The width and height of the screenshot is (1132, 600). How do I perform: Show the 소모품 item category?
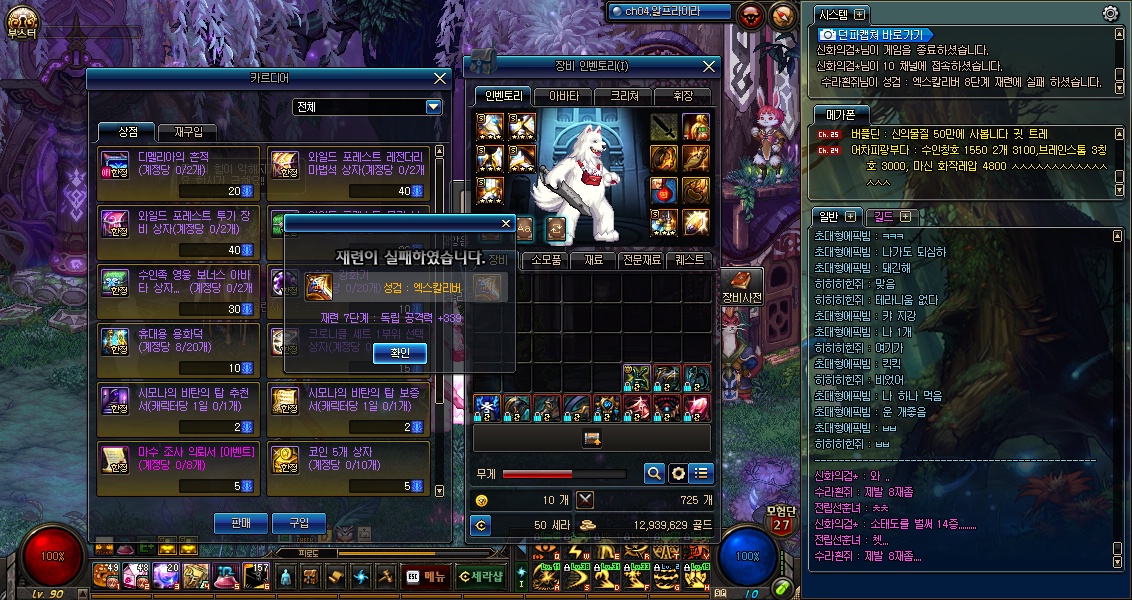click(545, 259)
